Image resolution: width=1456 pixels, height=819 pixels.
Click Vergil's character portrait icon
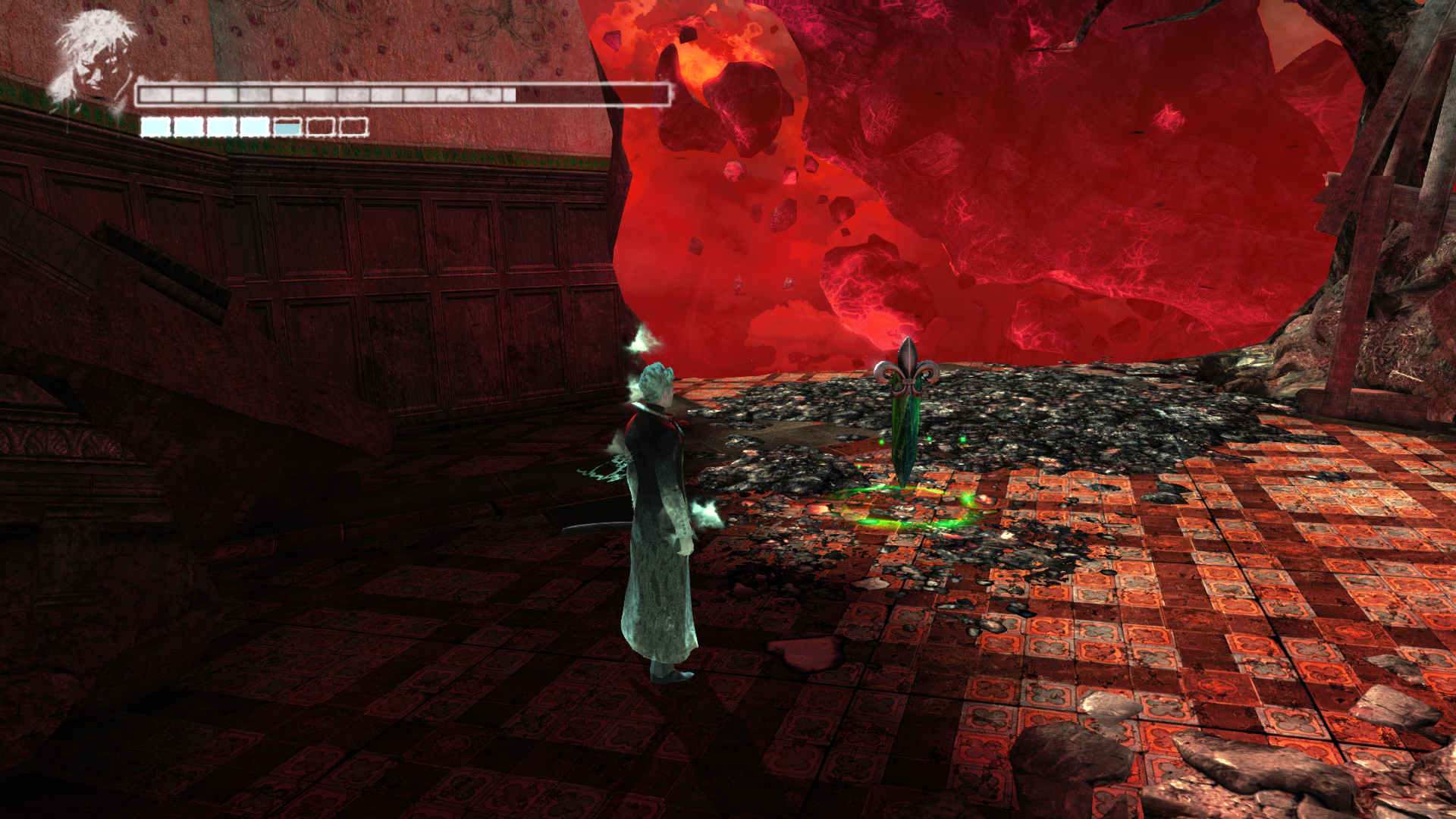tap(93, 58)
